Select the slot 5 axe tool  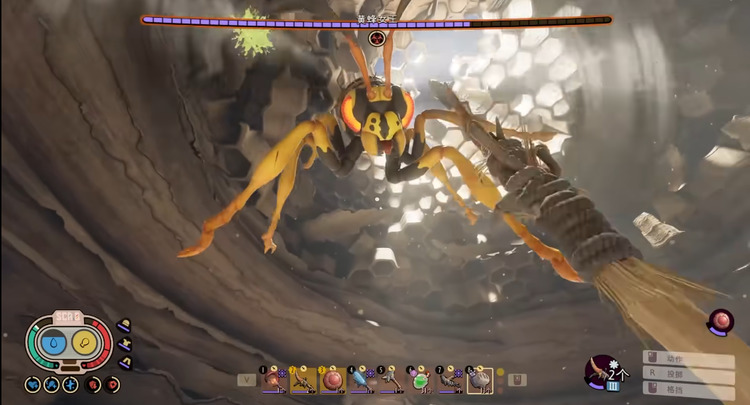388,379
